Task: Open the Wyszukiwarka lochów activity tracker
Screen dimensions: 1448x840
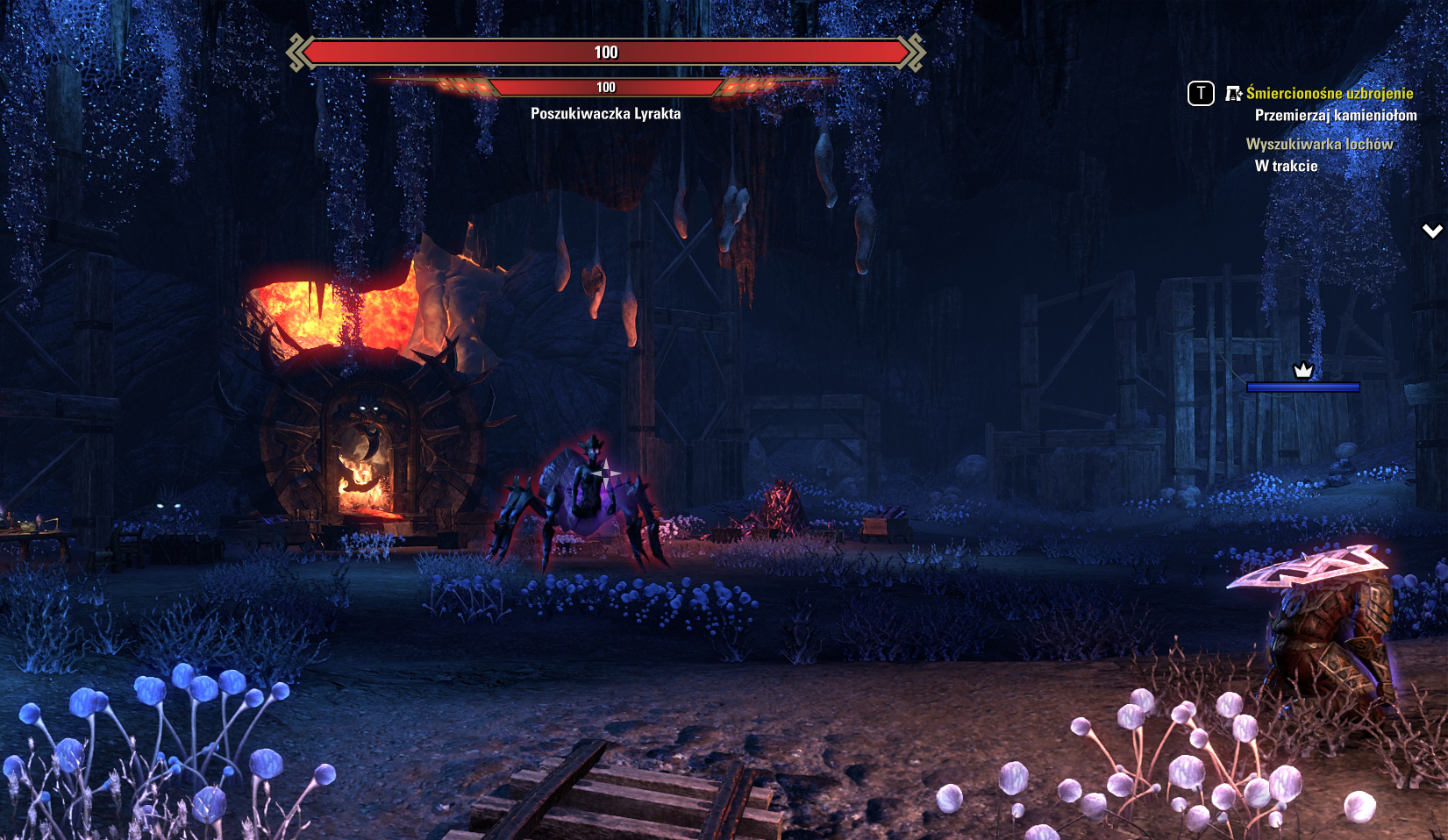Action: (1319, 144)
